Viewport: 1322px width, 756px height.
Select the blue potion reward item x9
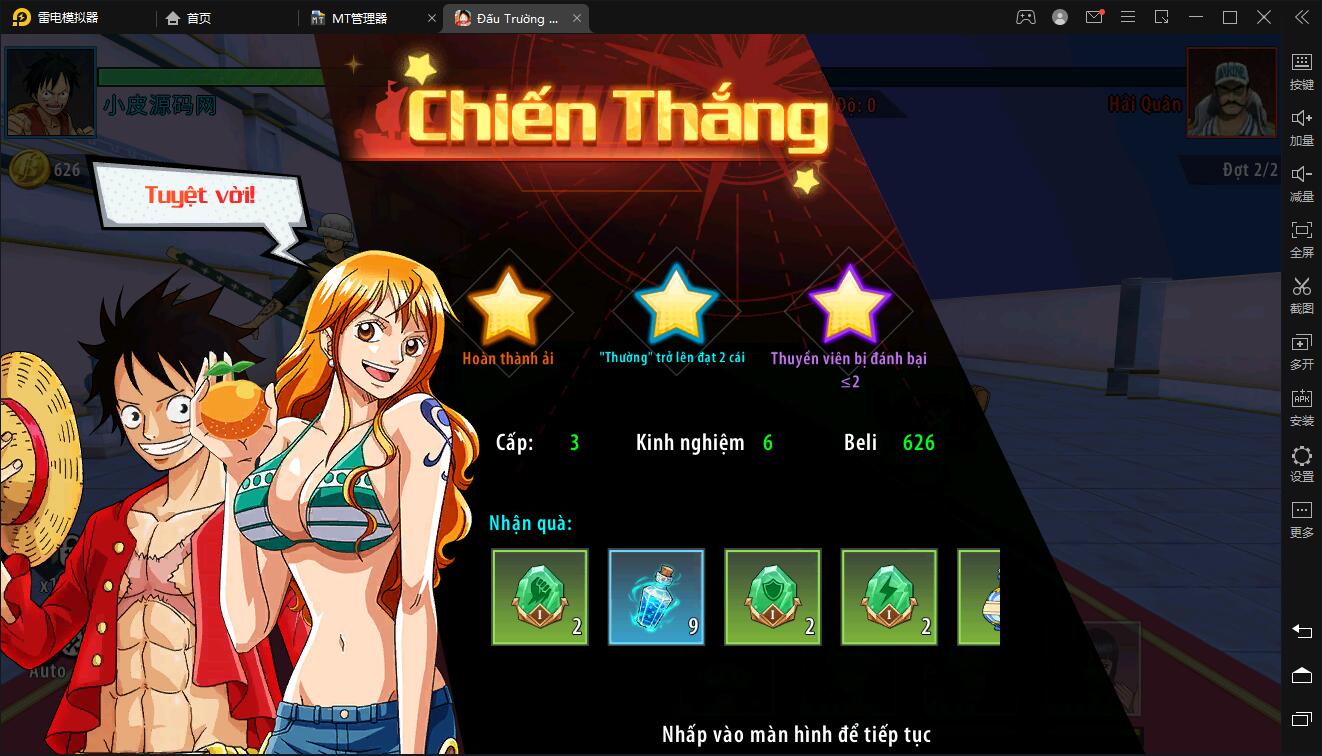click(x=656, y=597)
